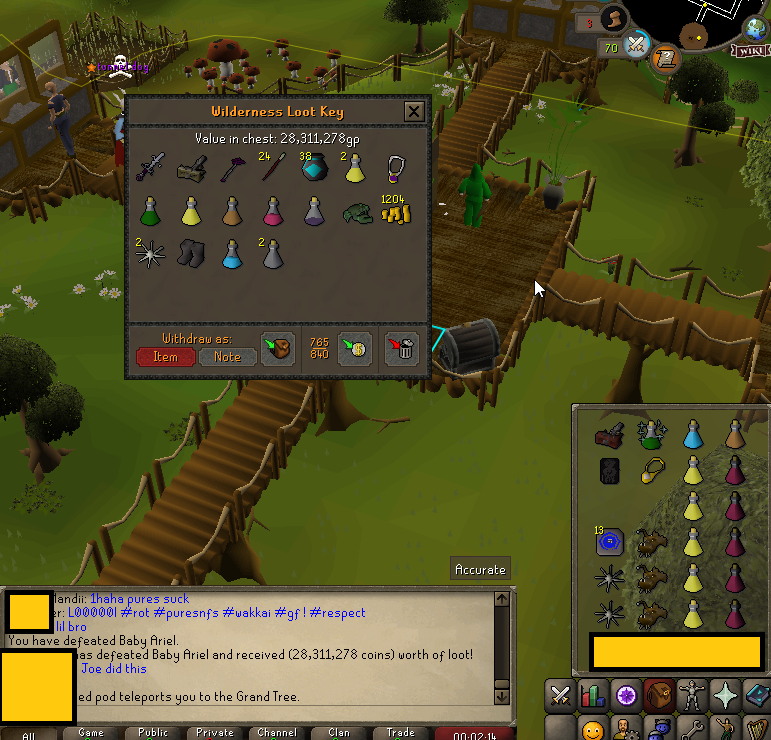
Task: Select the rune stack of 13 in inventory
Action: pos(609,542)
